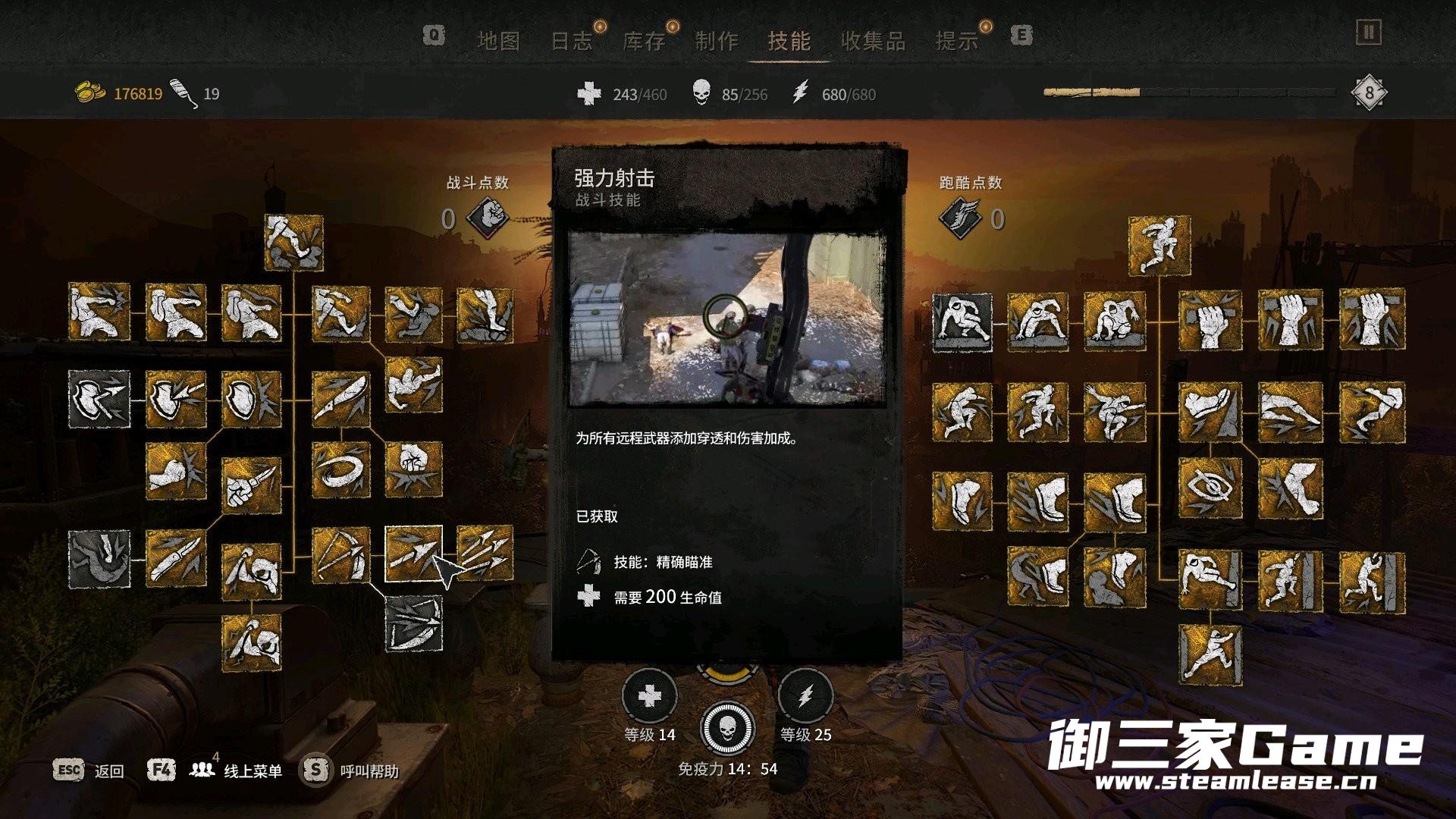Pick the triple-arrow skill icon
Screen dimensions: 1456x819
[x=485, y=554]
